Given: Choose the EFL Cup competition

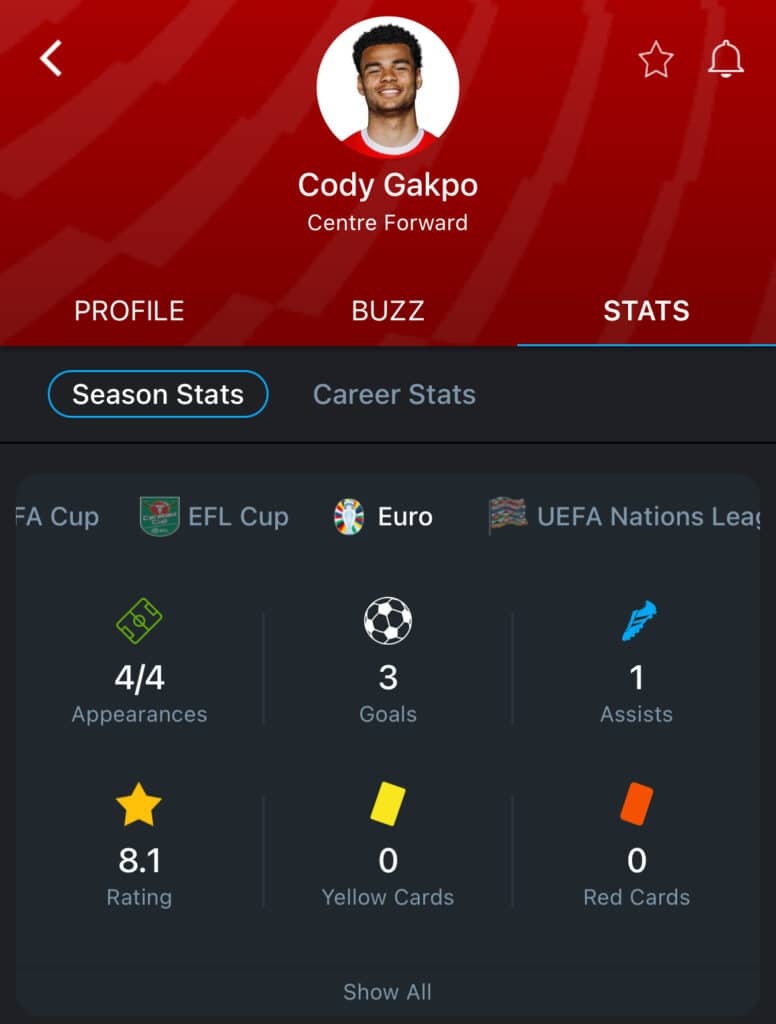Looking at the screenshot, I should click(x=214, y=517).
